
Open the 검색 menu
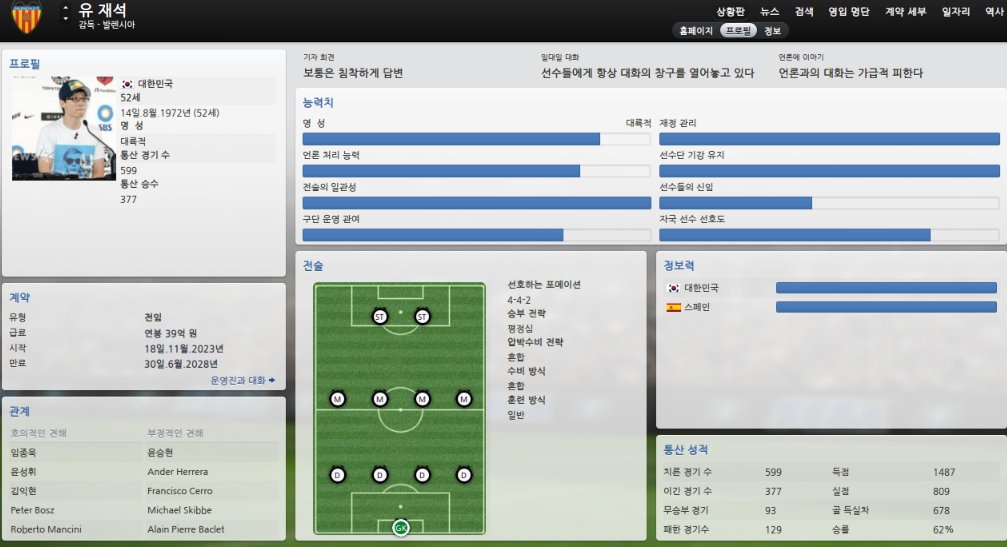pos(804,11)
